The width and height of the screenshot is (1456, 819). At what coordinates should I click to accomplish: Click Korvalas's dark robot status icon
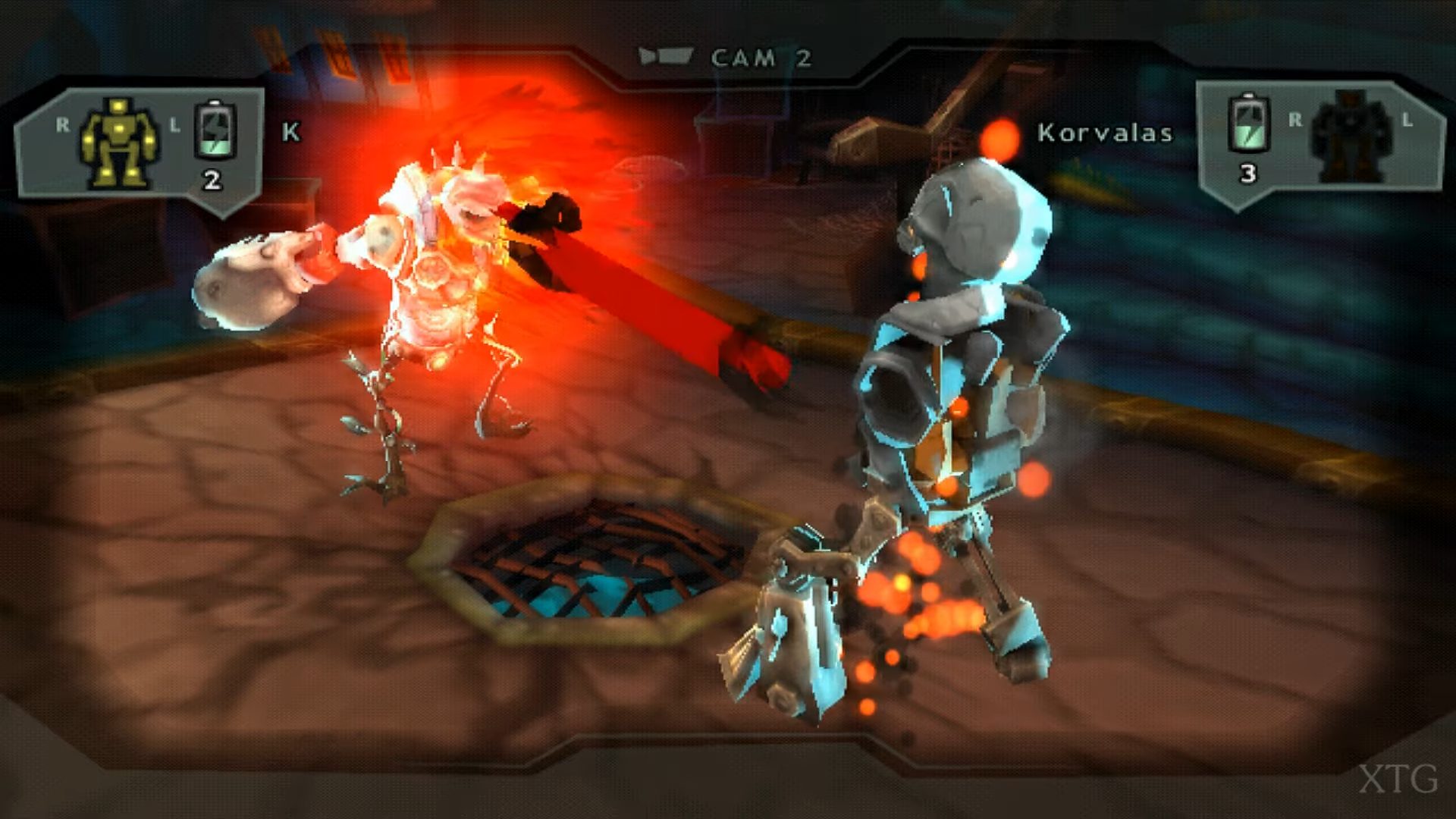point(1351,135)
